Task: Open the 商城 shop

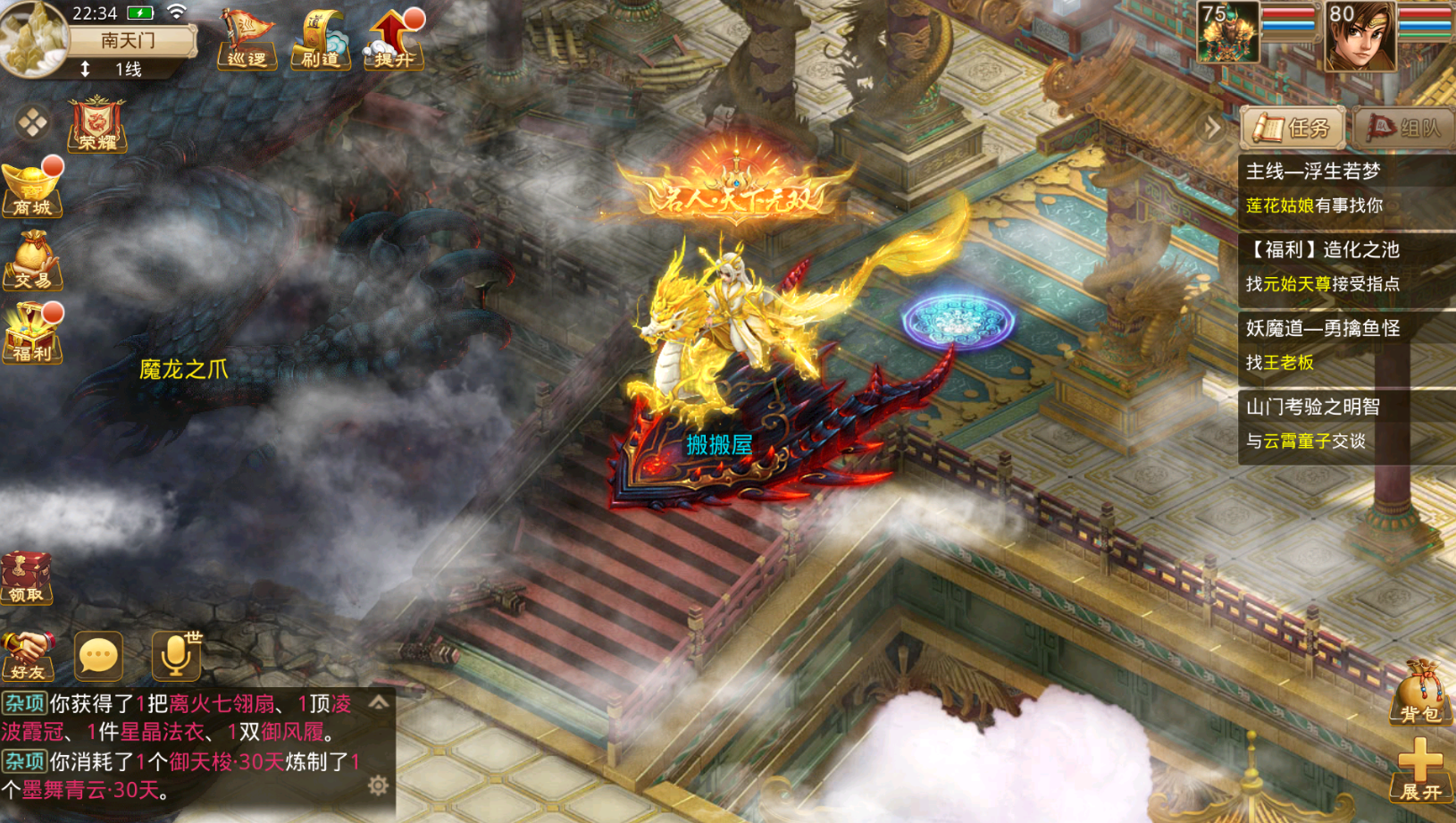Action: pyautogui.click(x=32, y=189)
